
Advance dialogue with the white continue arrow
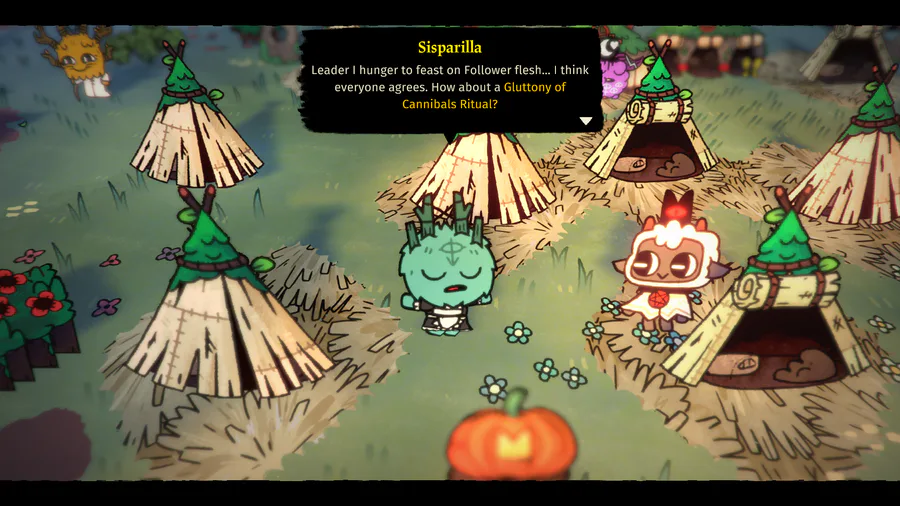586,121
